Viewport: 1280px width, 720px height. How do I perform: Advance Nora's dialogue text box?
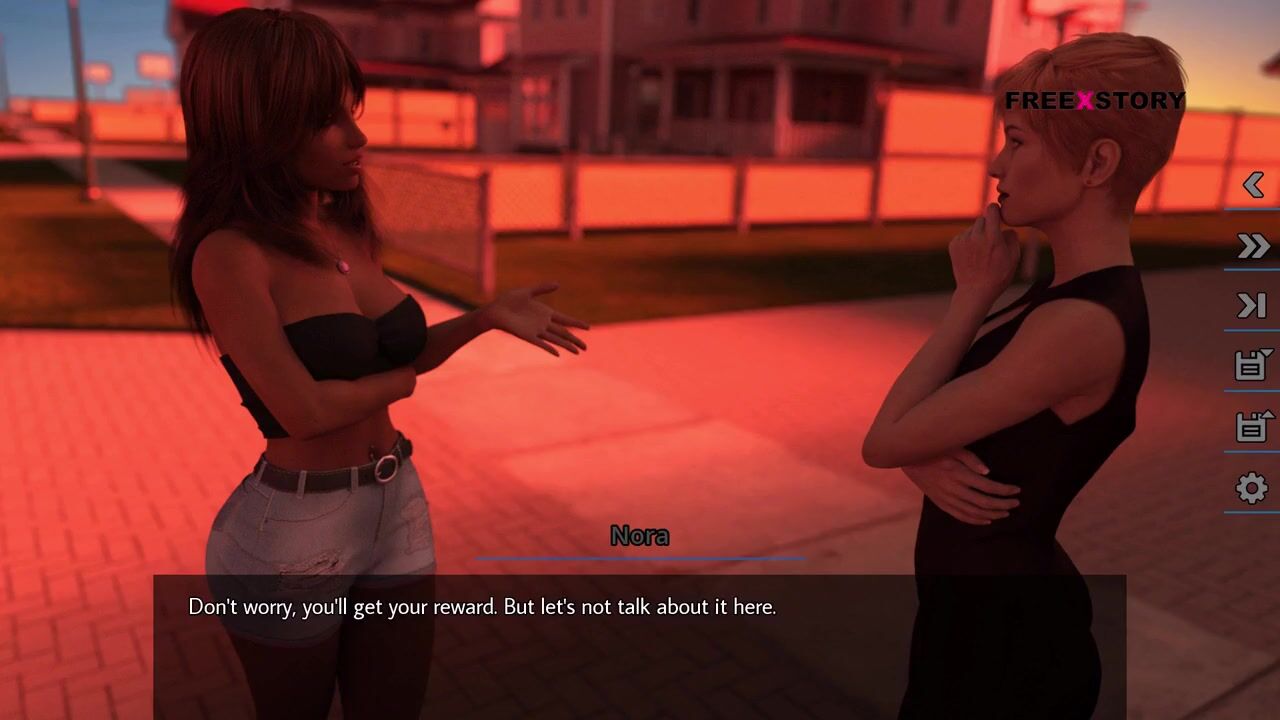pos(640,640)
